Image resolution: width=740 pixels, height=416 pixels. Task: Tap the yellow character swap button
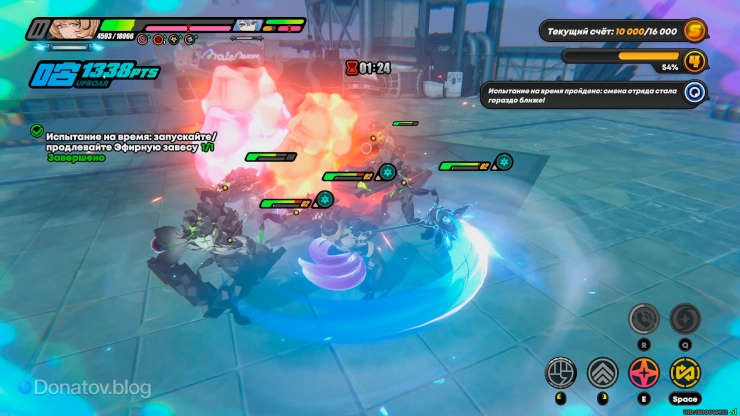(x=685, y=373)
